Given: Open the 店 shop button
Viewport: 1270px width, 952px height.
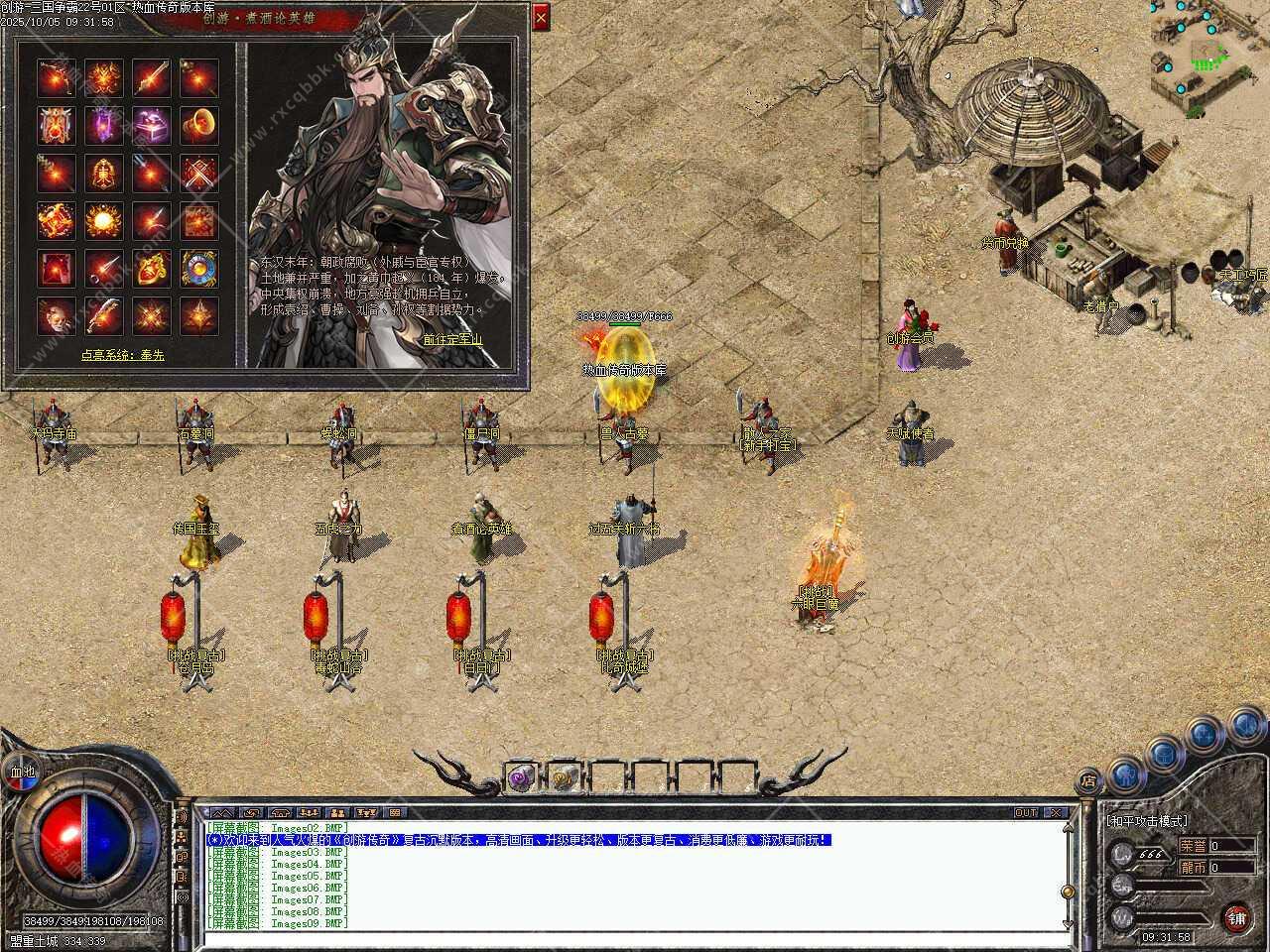Looking at the screenshot, I should click(x=1088, y=780).
